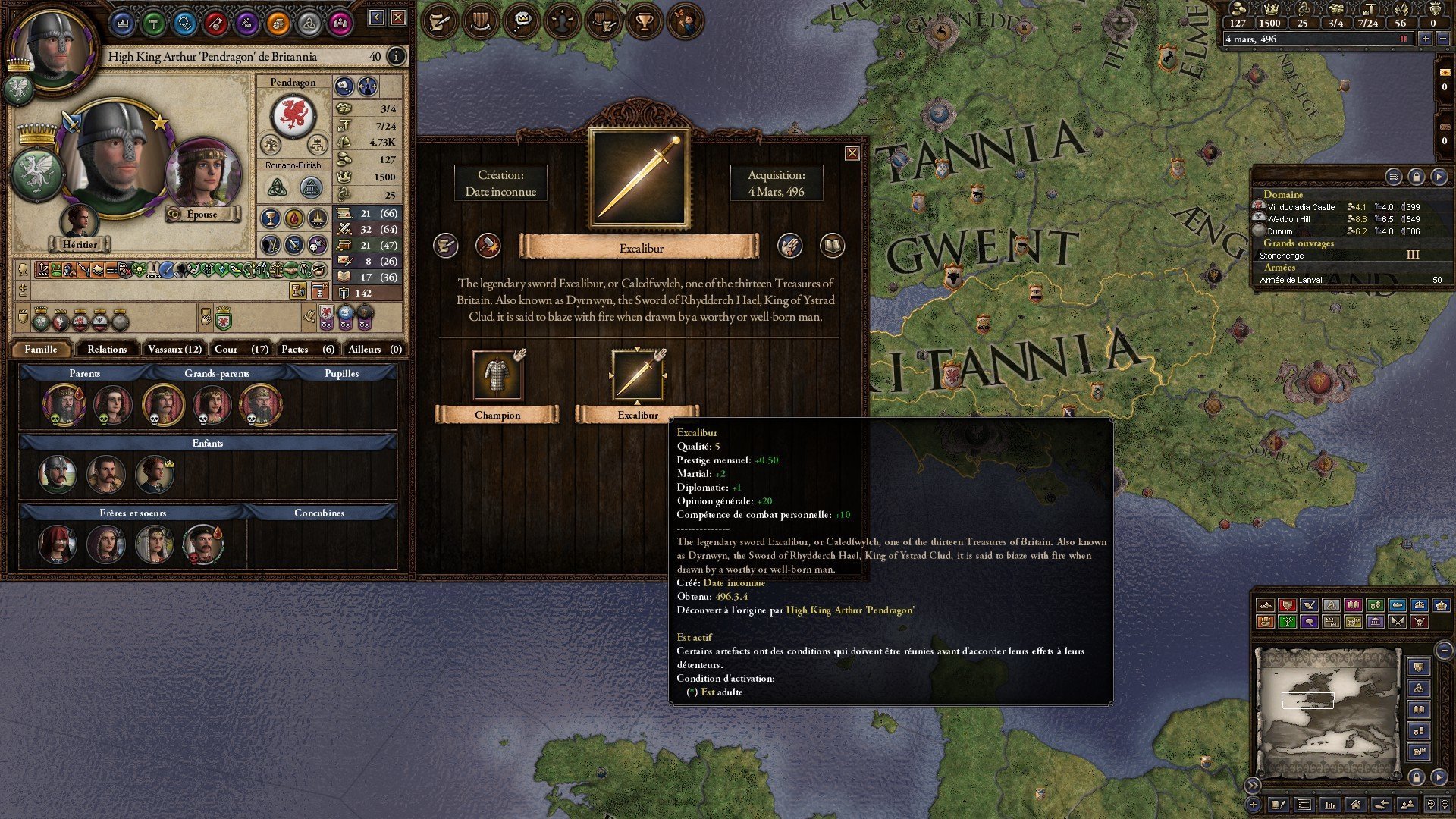Select the Armée de Lanval army
Image resolution: width=1456 pixels, height=819 pixels.
(x=1291, y=280)
